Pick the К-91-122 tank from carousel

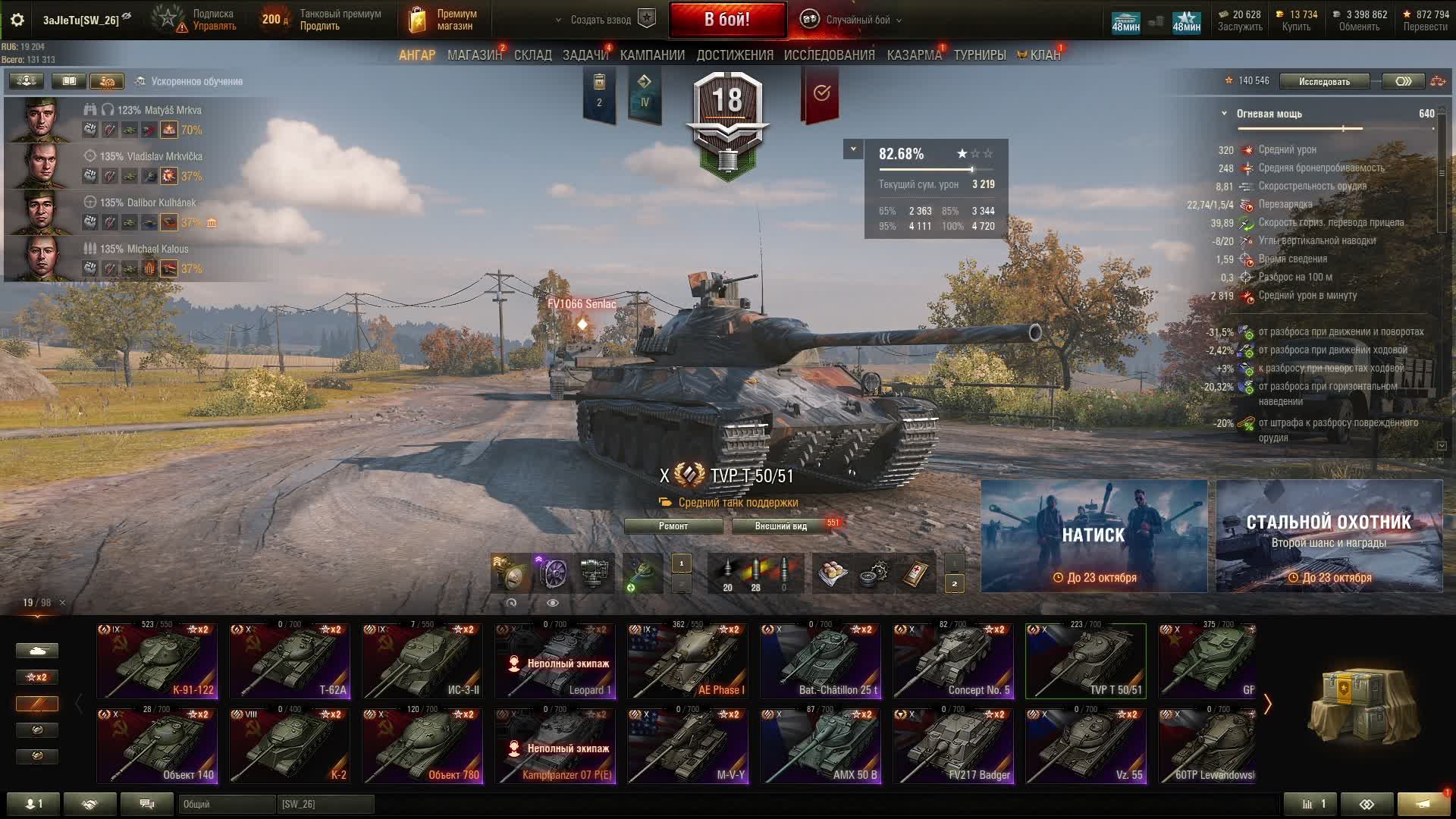pyautogui.click(x=157, y=661)
